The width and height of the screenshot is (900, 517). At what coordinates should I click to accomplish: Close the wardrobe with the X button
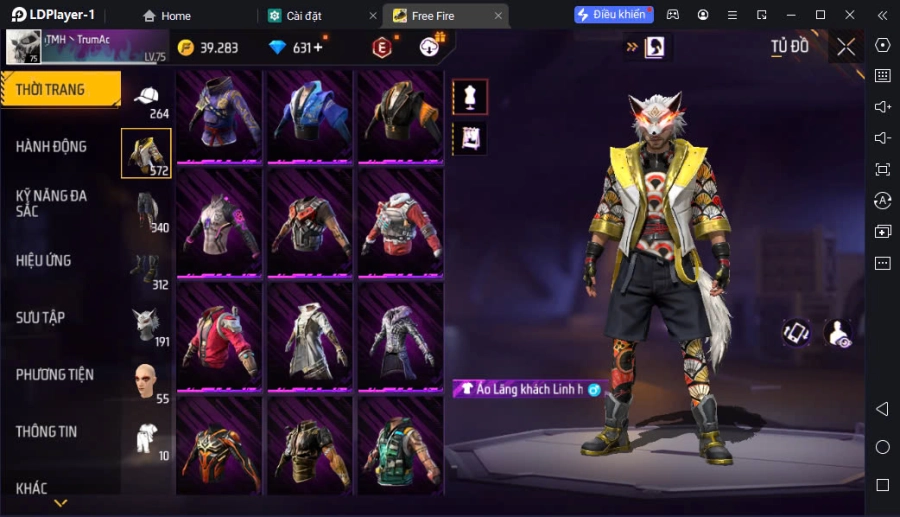[x=846, y=47]
